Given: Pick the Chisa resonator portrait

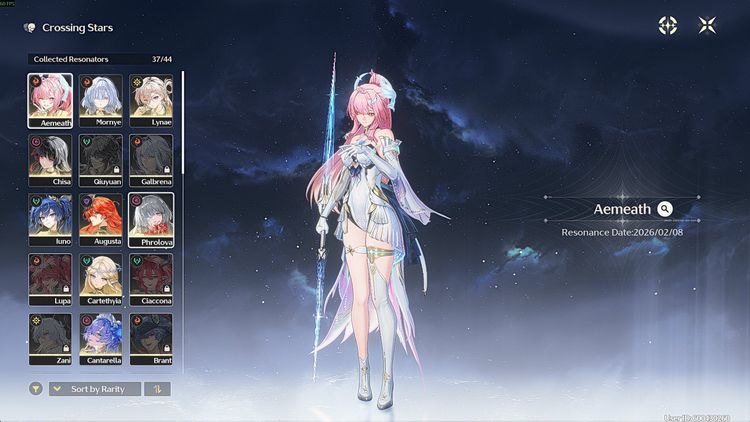Looking at the screenshot, I should 50,160.
